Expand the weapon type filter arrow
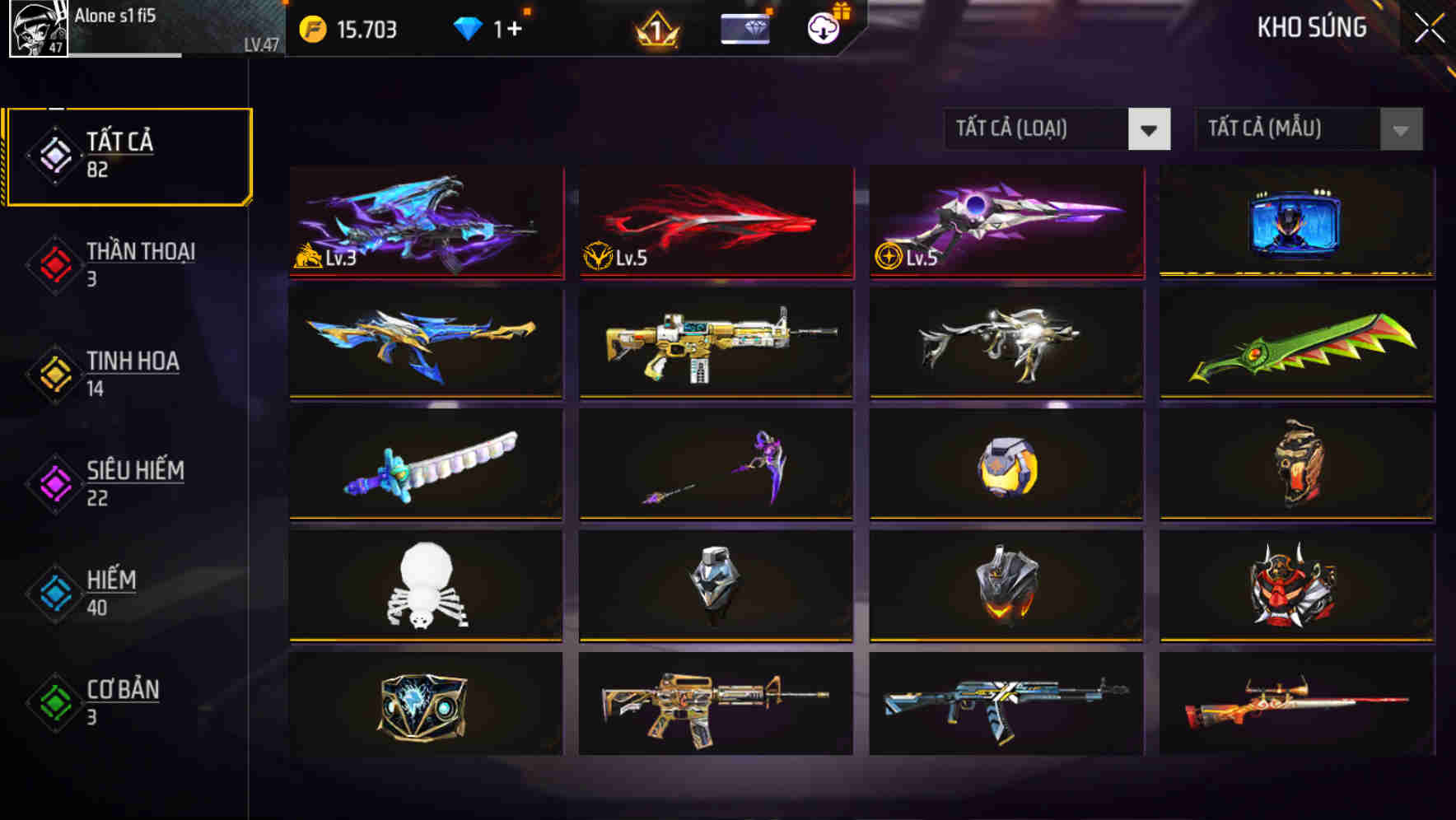The image size is (1456, 820). [x=1150, y=129]
